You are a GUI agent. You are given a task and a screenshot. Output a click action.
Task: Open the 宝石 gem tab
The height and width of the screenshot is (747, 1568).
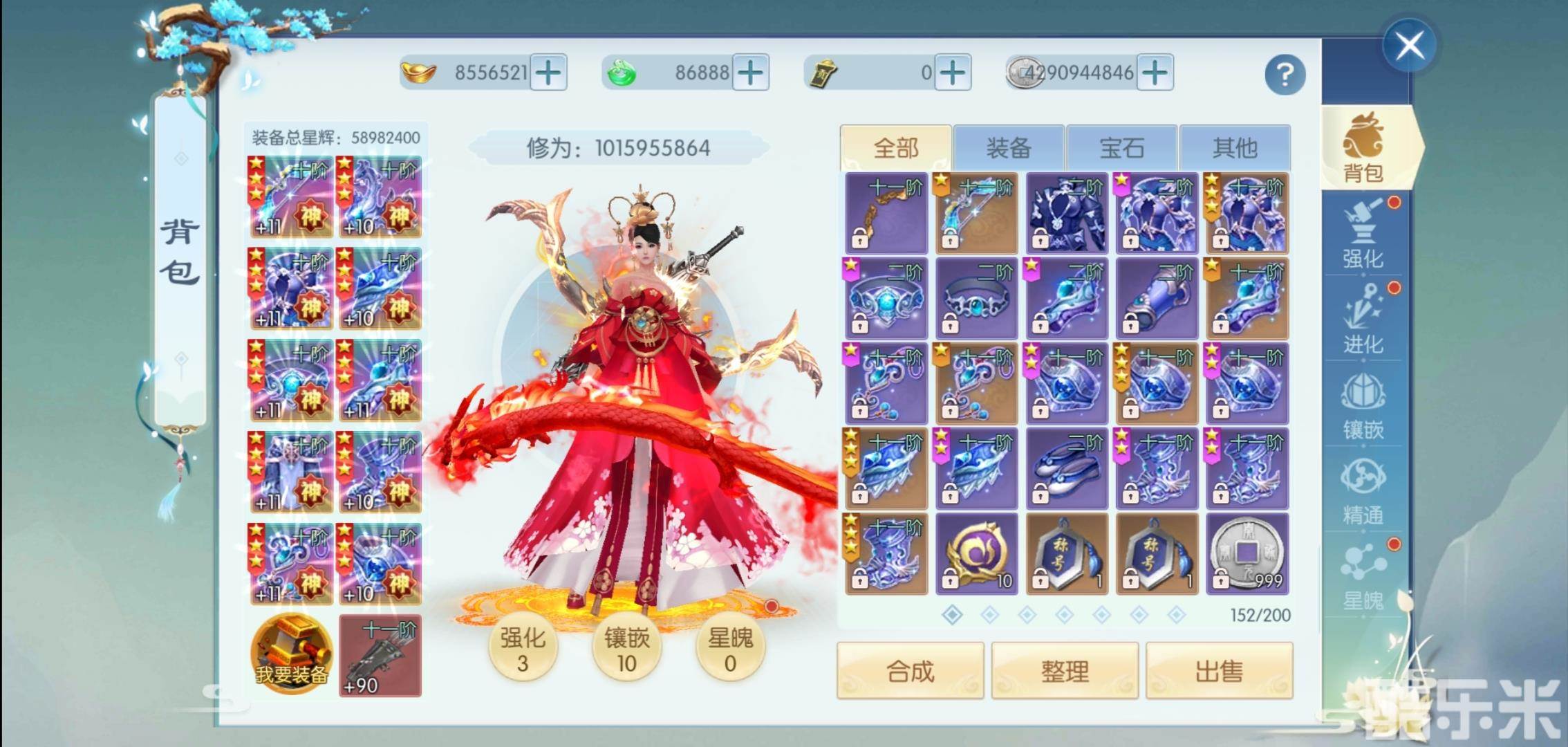[1123, 147]
